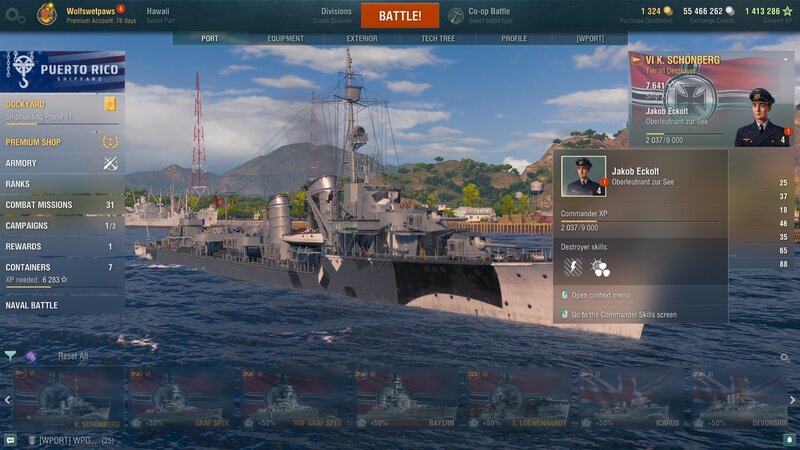This screenshot has width=800, height=450.
Task: Open the Tech Tree tab
Action: [x=438, y=38]
